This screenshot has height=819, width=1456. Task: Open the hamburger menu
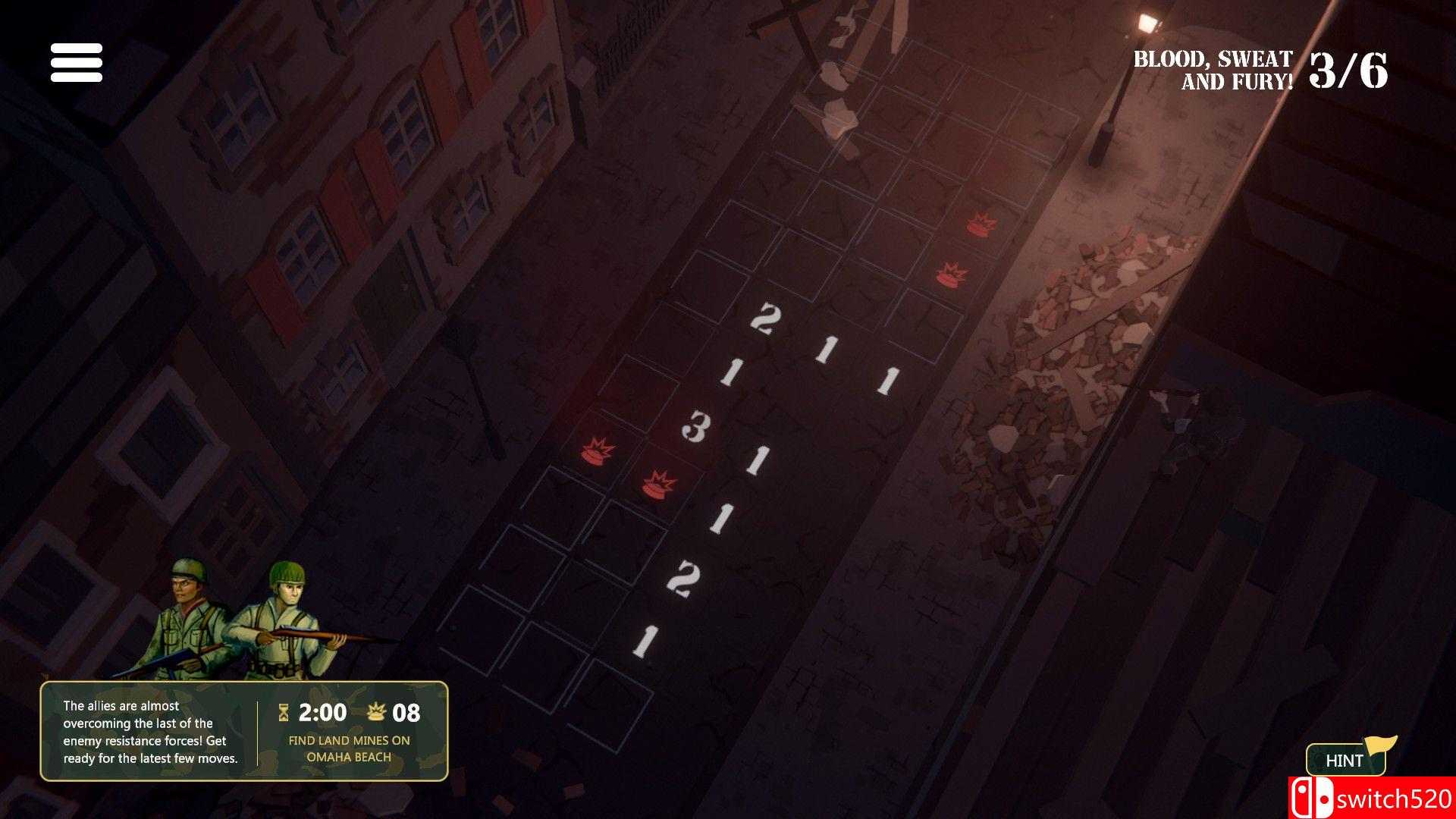[x=77, y=64]
